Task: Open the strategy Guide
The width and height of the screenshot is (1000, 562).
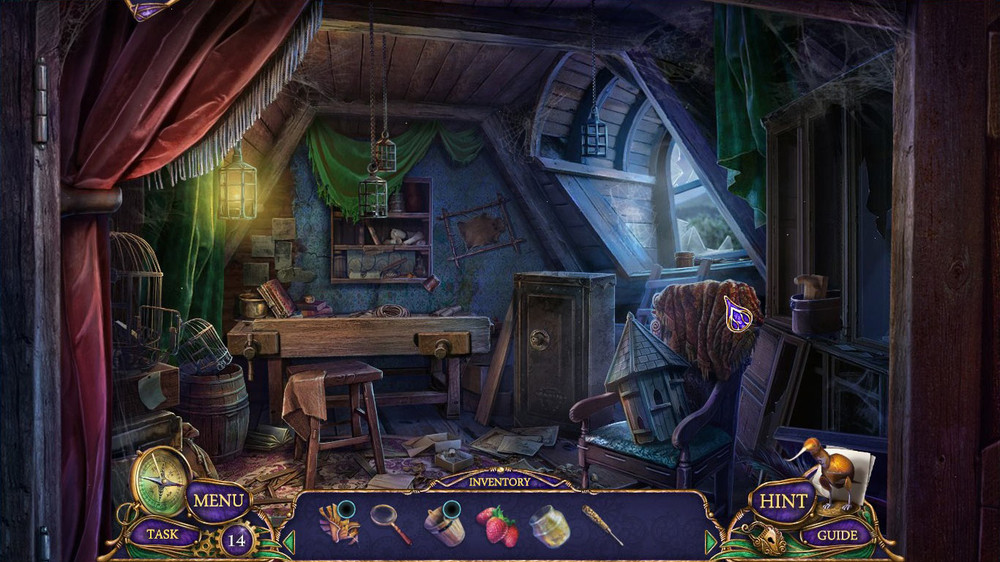Action: tap(836, 534)
